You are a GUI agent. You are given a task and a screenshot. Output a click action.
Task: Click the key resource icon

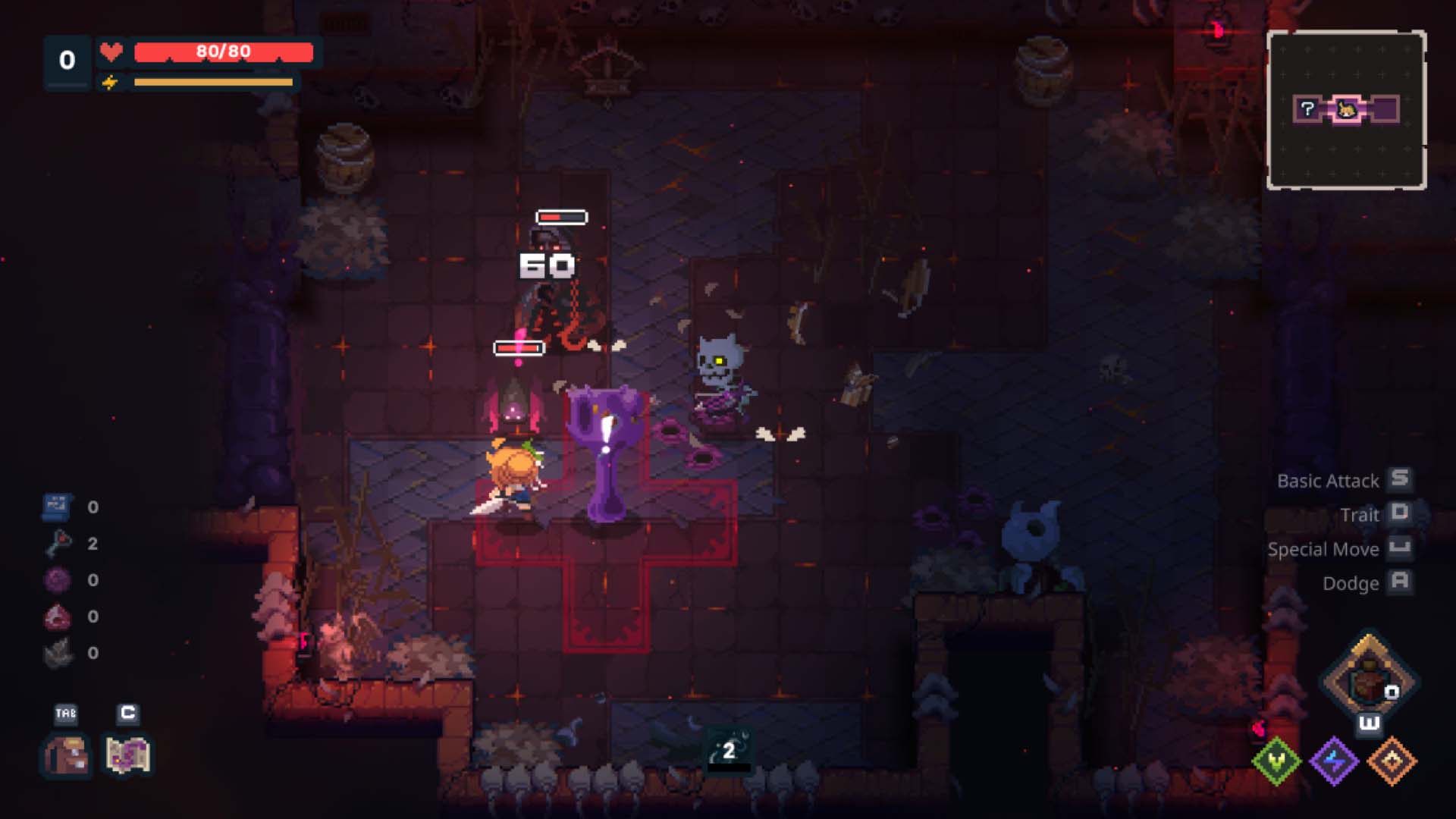(x=58, y=543)
